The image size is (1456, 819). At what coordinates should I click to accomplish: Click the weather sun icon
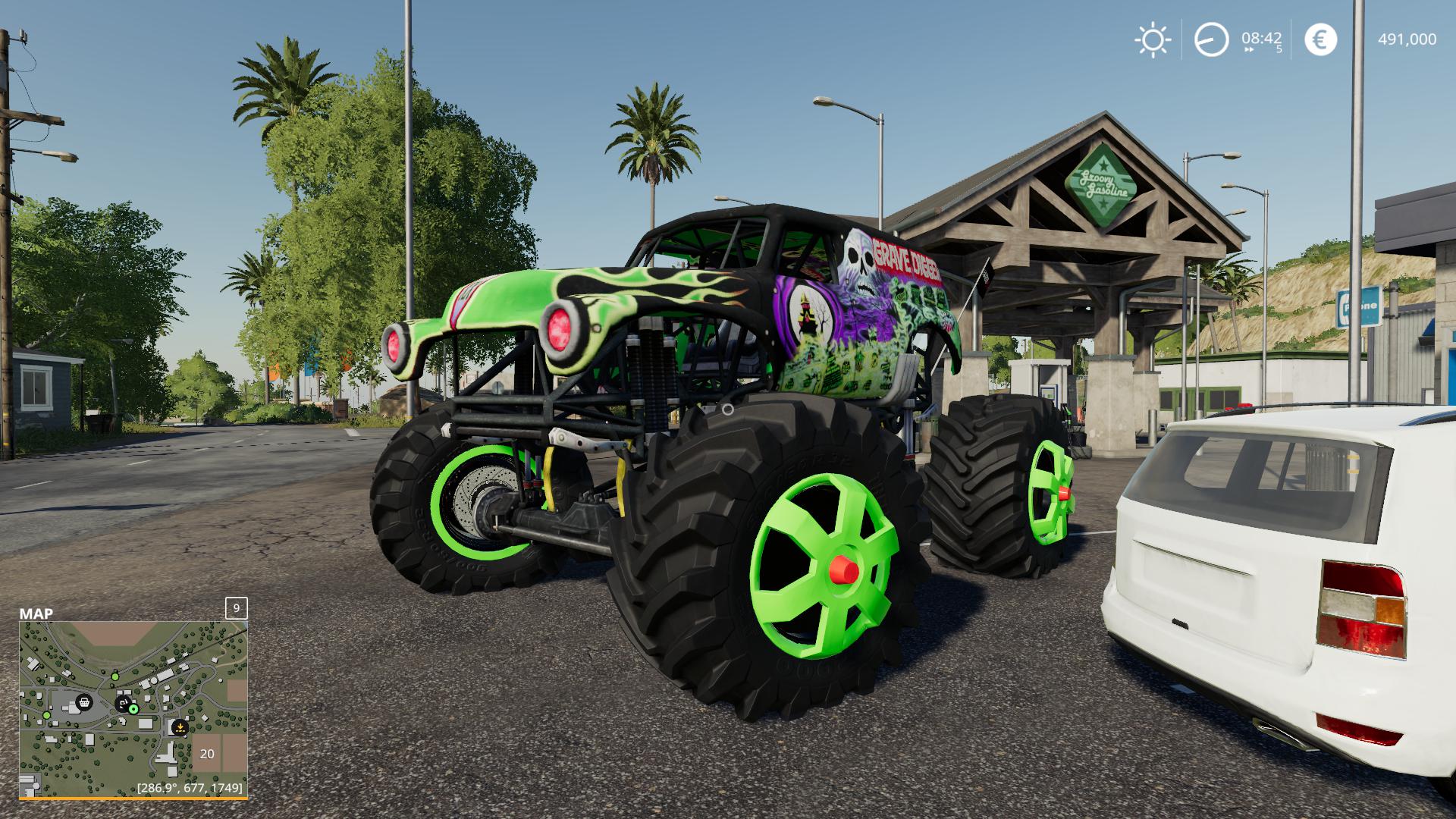pyautogui.click(x=1153, y=39)
